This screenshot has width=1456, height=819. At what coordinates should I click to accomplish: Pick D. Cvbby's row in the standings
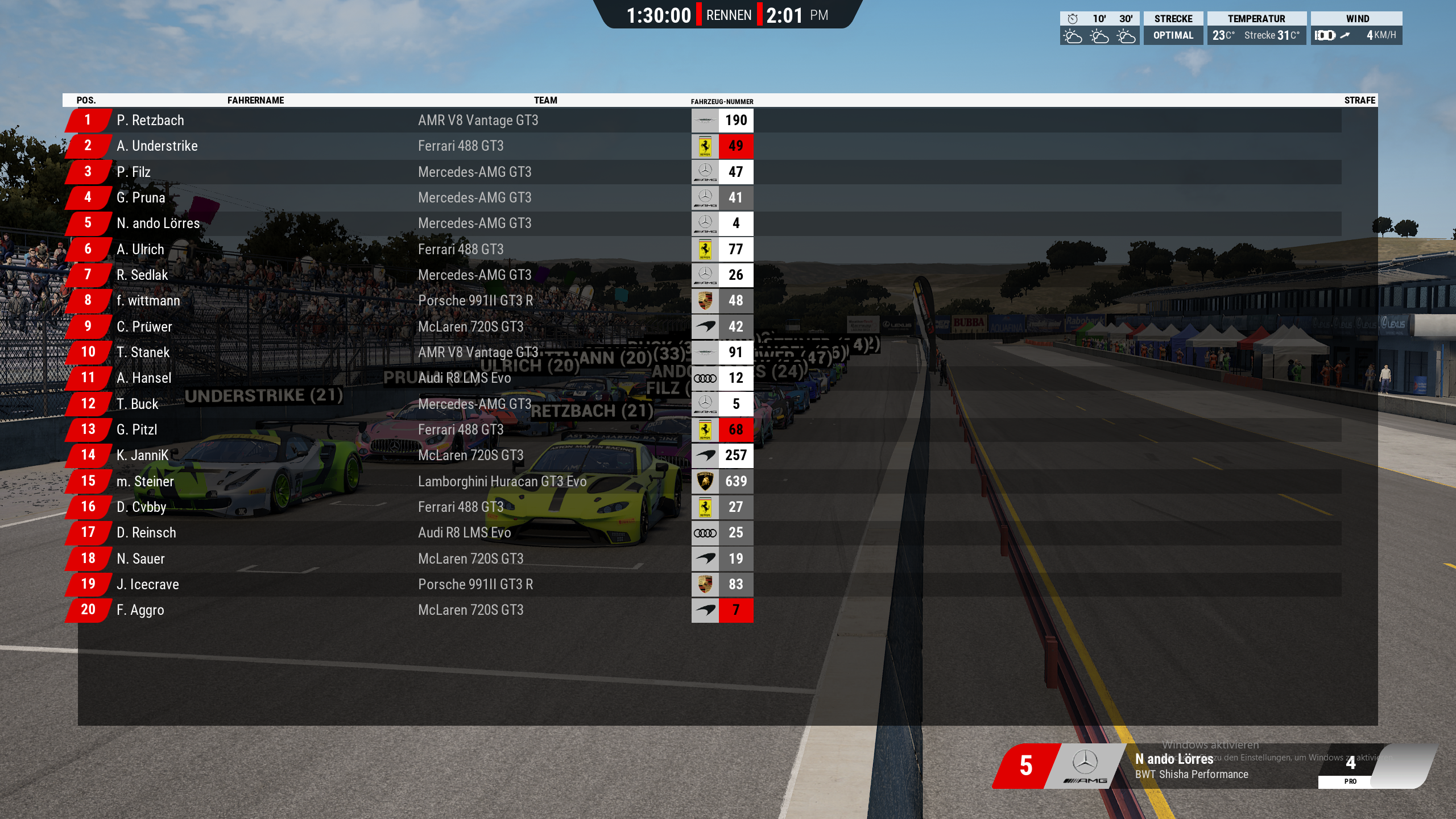142,507
